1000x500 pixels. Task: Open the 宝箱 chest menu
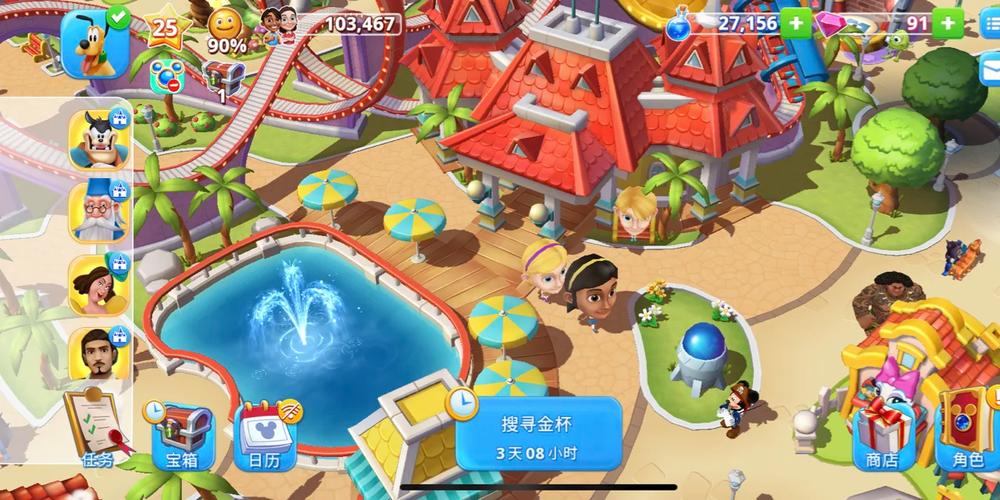tap(182, 435)
